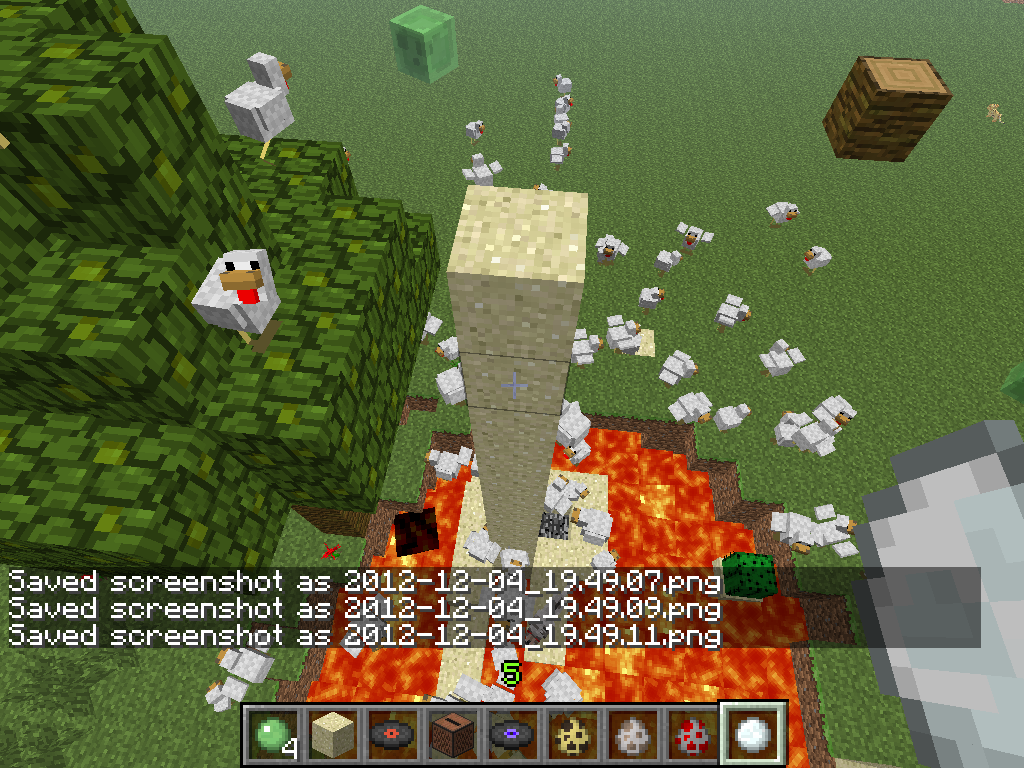This screenshot has width=1024, height=768.
Task: Click the highlighted snowball hotbar slot
Action: (751, 734)
